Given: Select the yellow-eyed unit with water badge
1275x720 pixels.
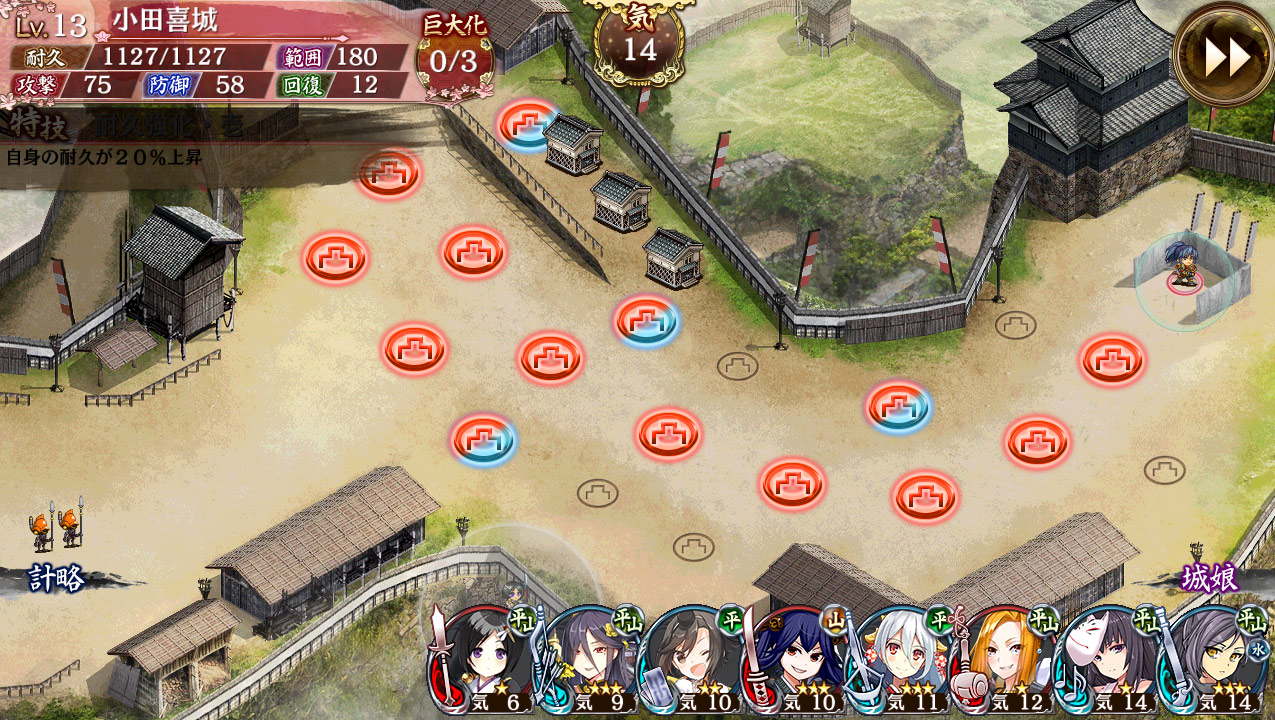Looking at the screenshot, I should [x=1211, y=660].
